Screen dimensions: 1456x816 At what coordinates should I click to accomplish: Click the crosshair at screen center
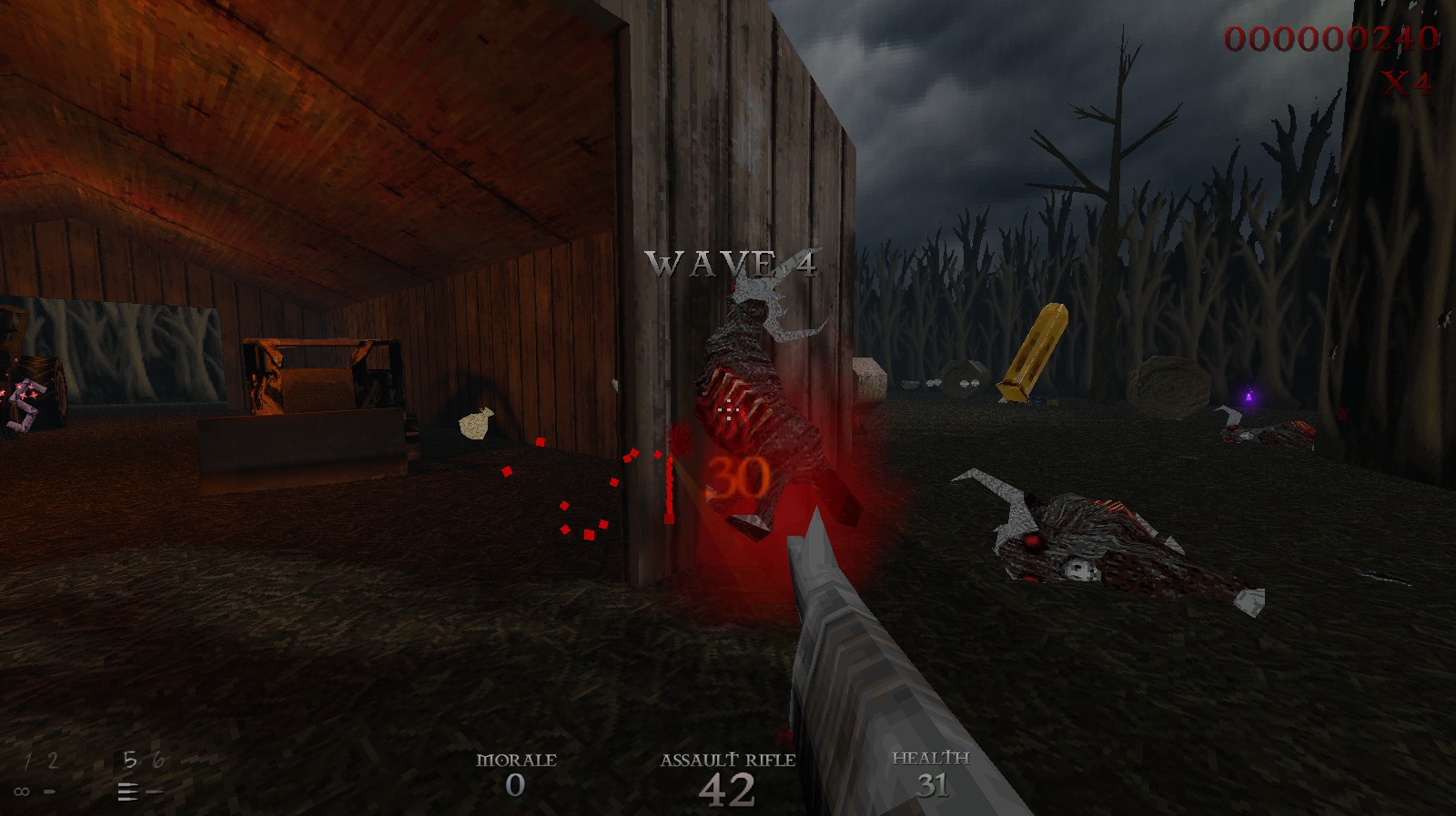point(728,408)
